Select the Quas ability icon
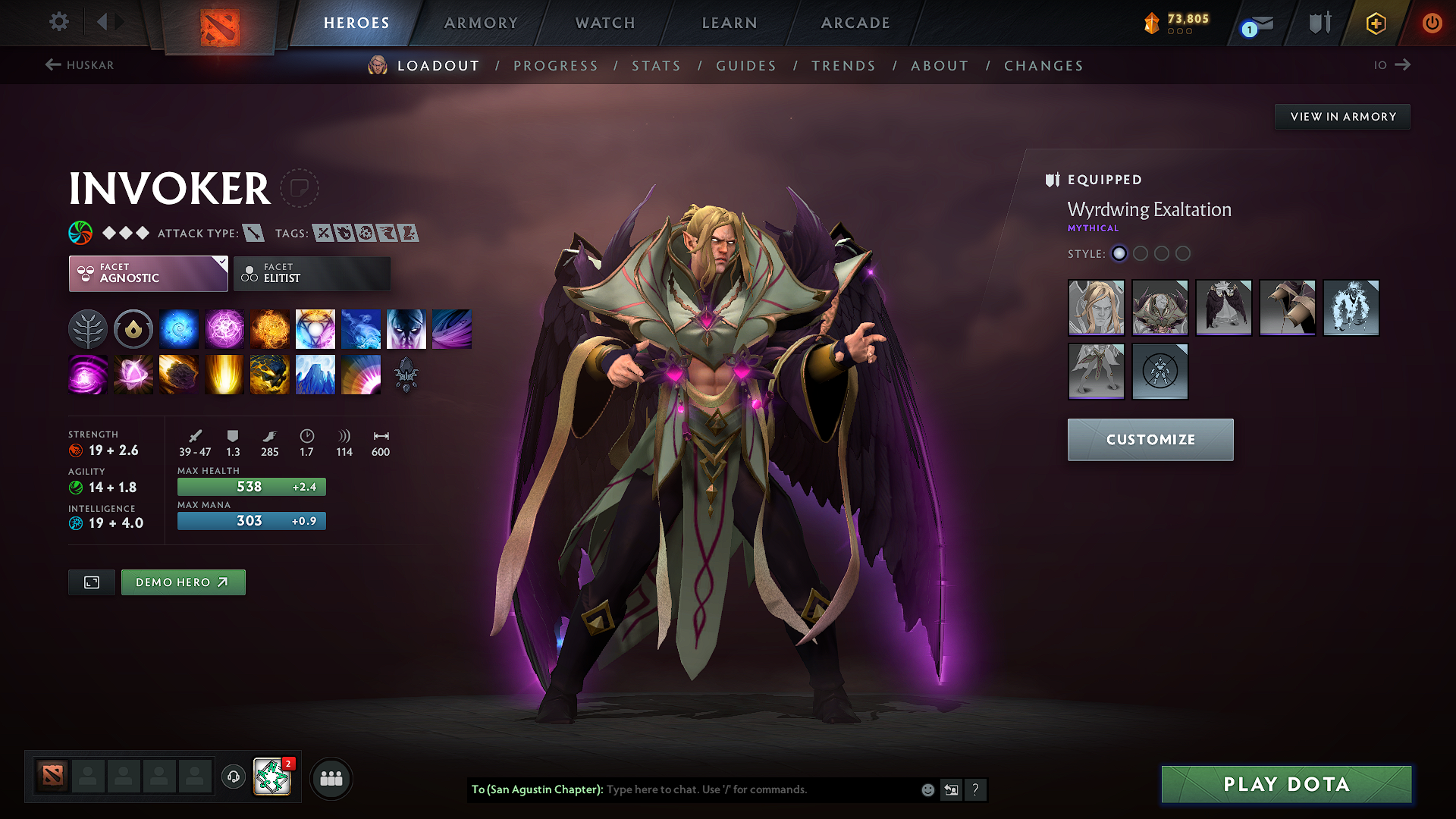Screen dimensions: 1456x819 coord(178,328)
